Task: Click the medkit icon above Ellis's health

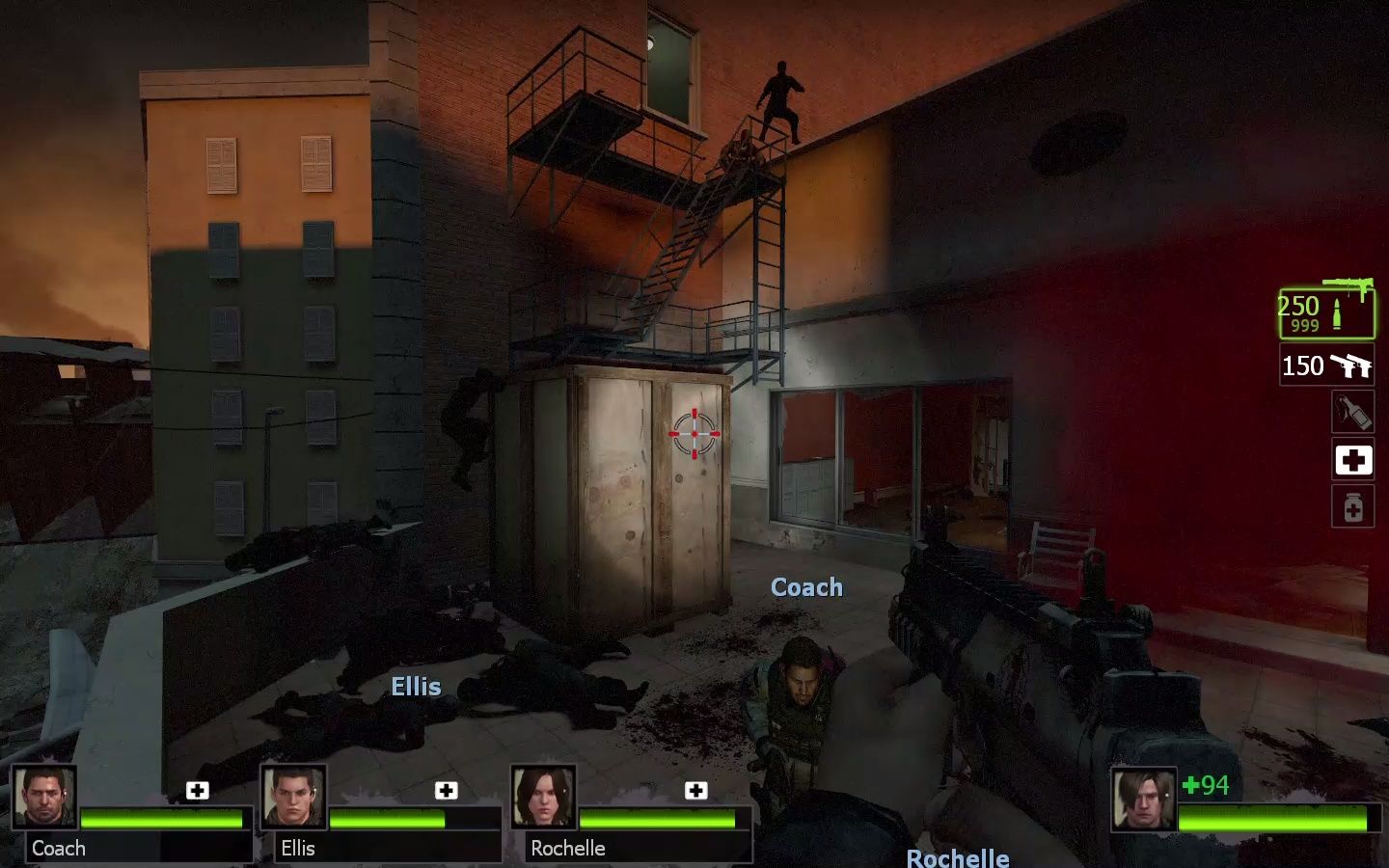Action: pos(447,791)
